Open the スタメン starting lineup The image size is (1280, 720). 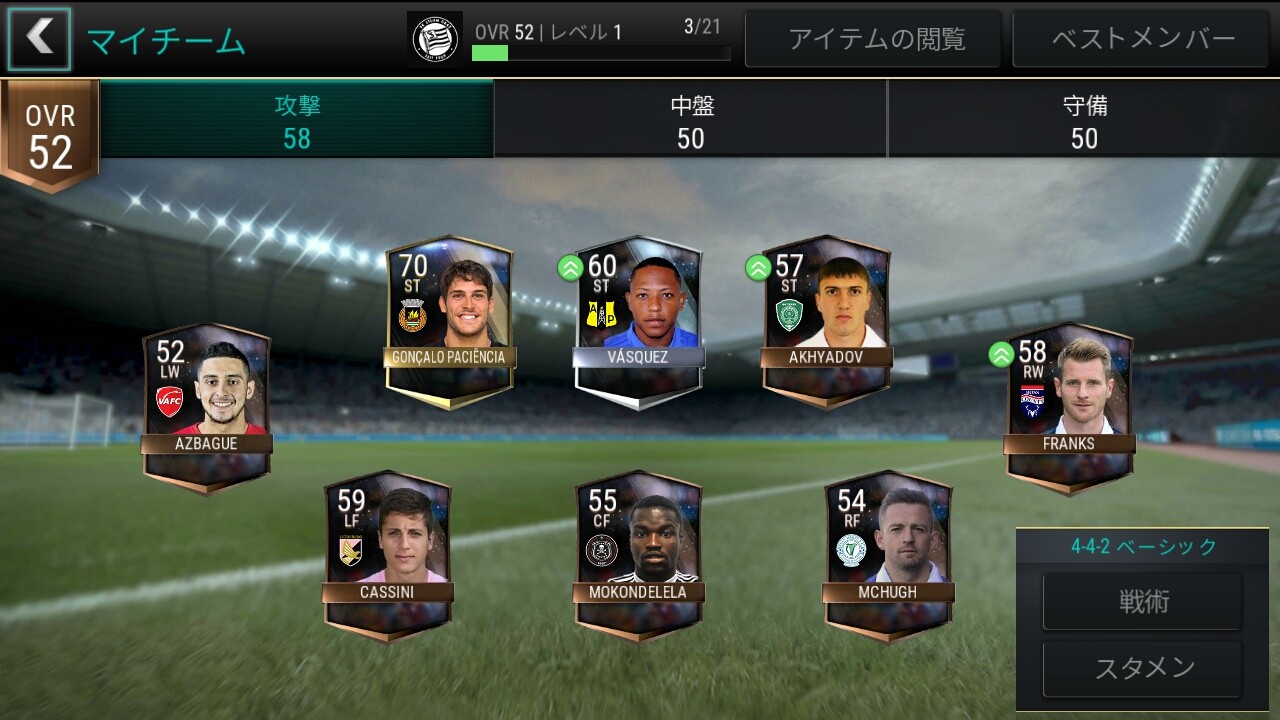coord(1143,668)
